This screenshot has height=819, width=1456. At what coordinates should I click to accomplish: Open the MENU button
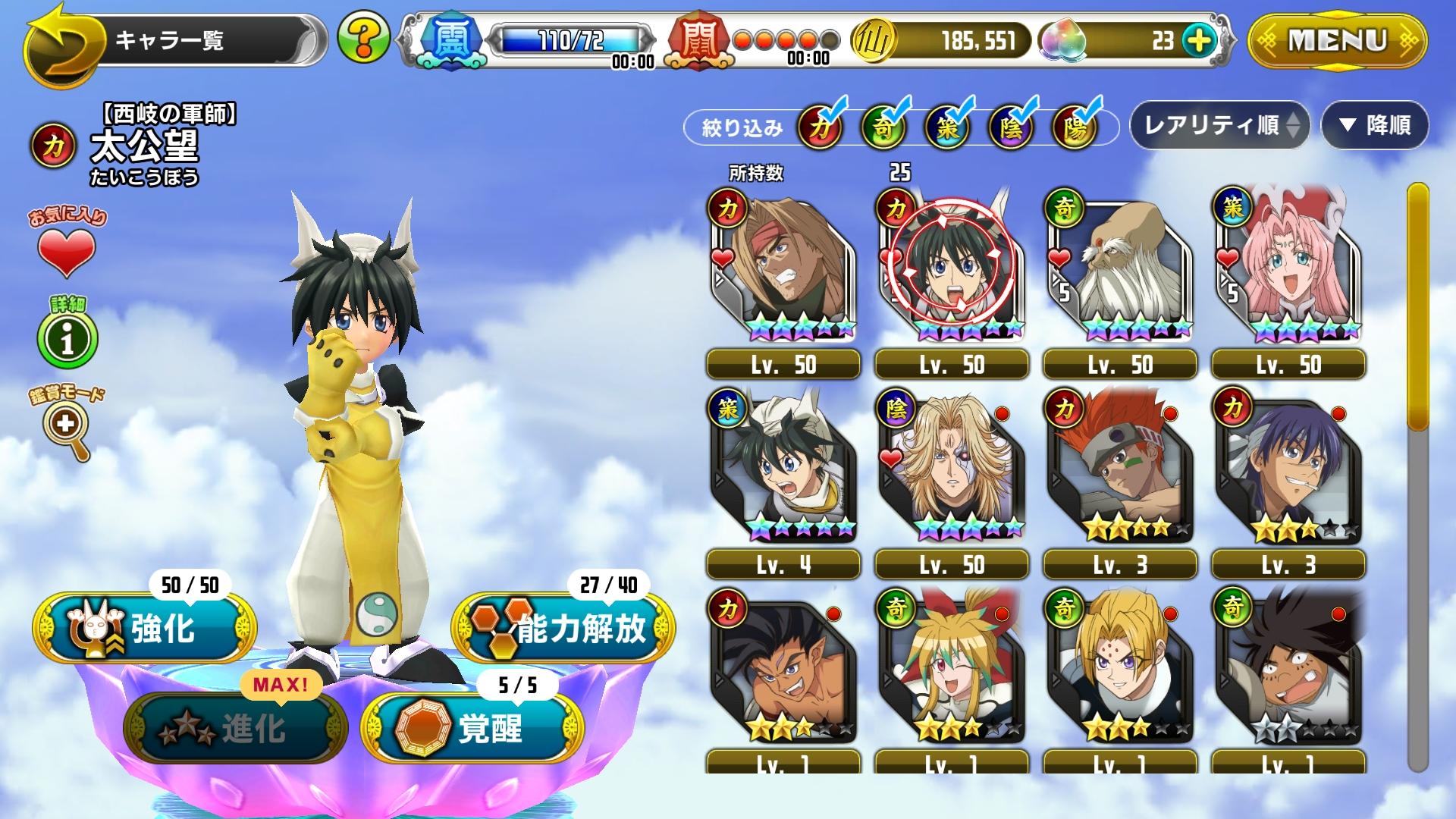pyautogui.click(x=1337, y=40)
